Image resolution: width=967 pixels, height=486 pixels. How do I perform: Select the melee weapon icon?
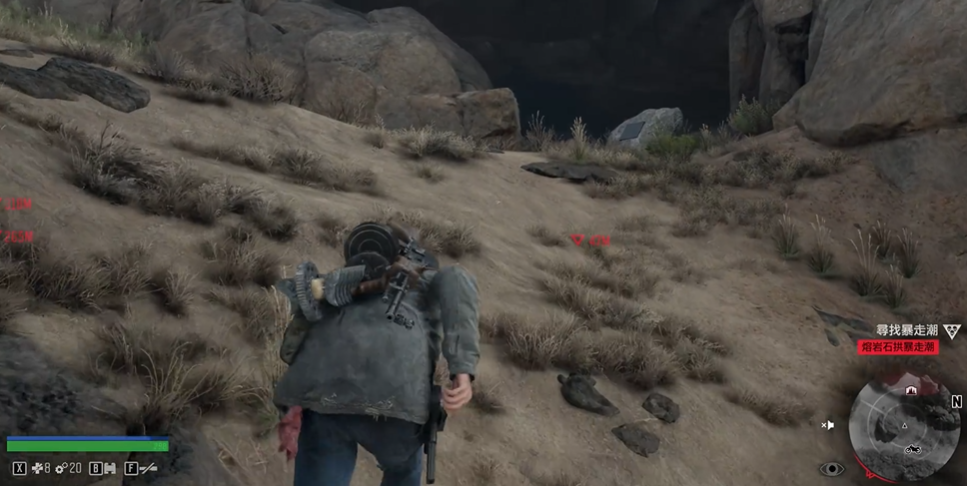pos(147,467)
